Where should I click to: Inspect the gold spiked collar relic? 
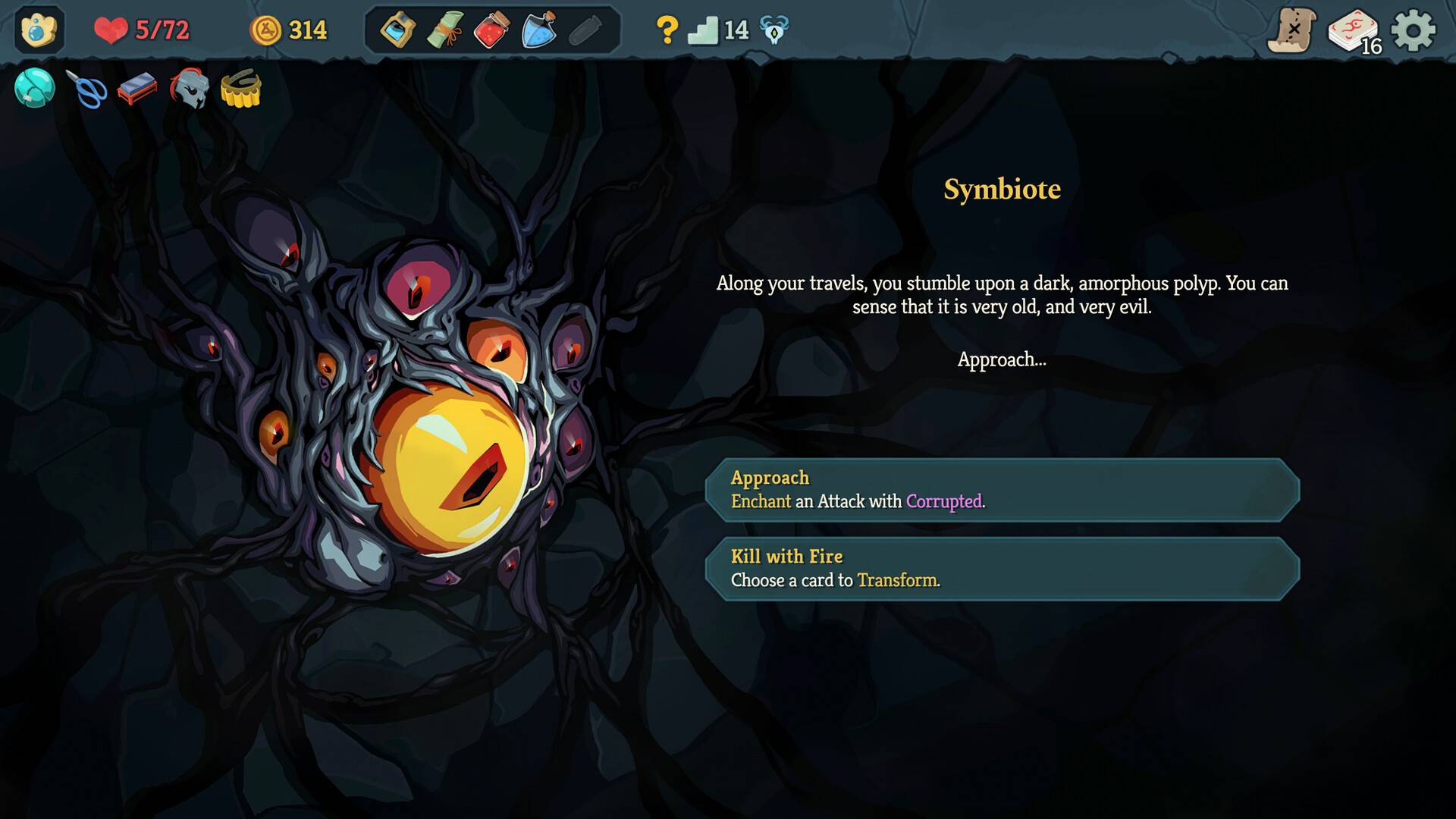click(241, 89)
